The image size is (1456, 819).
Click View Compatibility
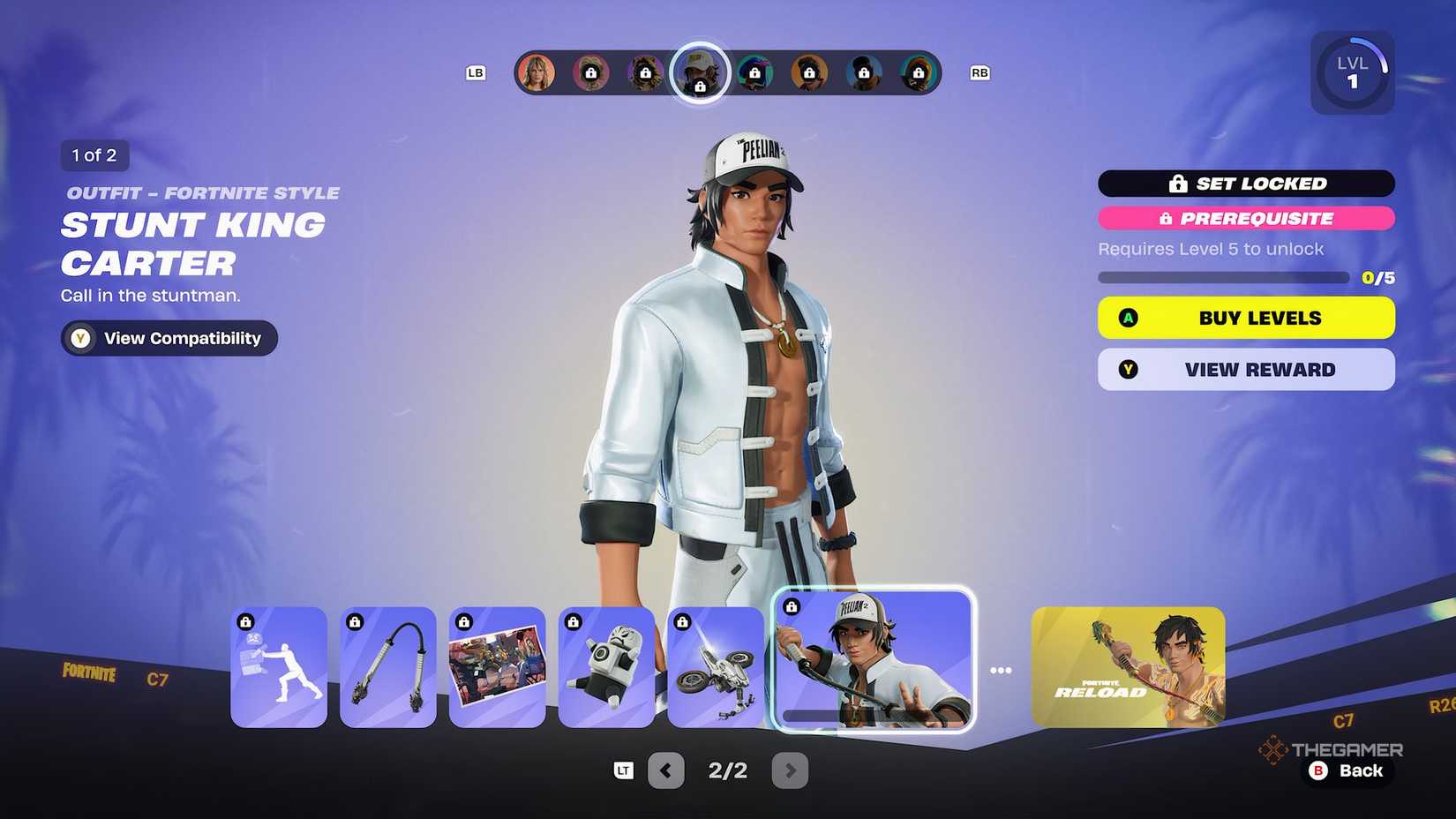pyautogui.click(x=168, y=338)
